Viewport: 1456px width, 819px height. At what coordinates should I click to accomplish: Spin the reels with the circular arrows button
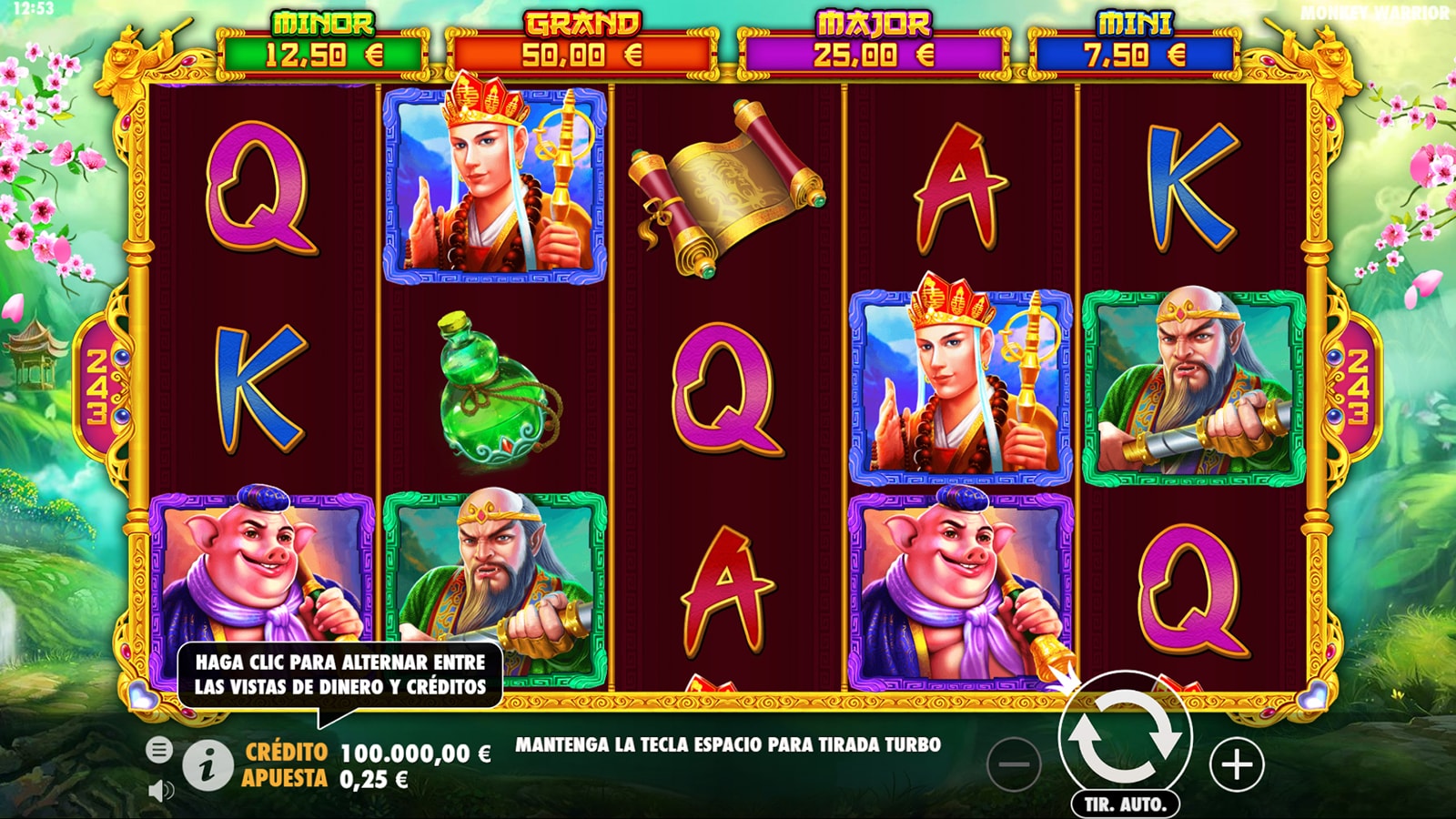tap(1125, 737)
